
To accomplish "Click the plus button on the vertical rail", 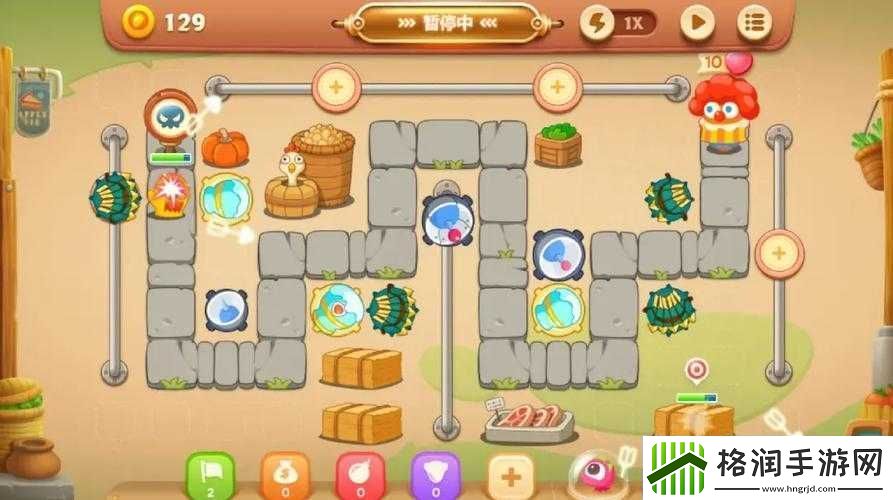I will [779, 253].
